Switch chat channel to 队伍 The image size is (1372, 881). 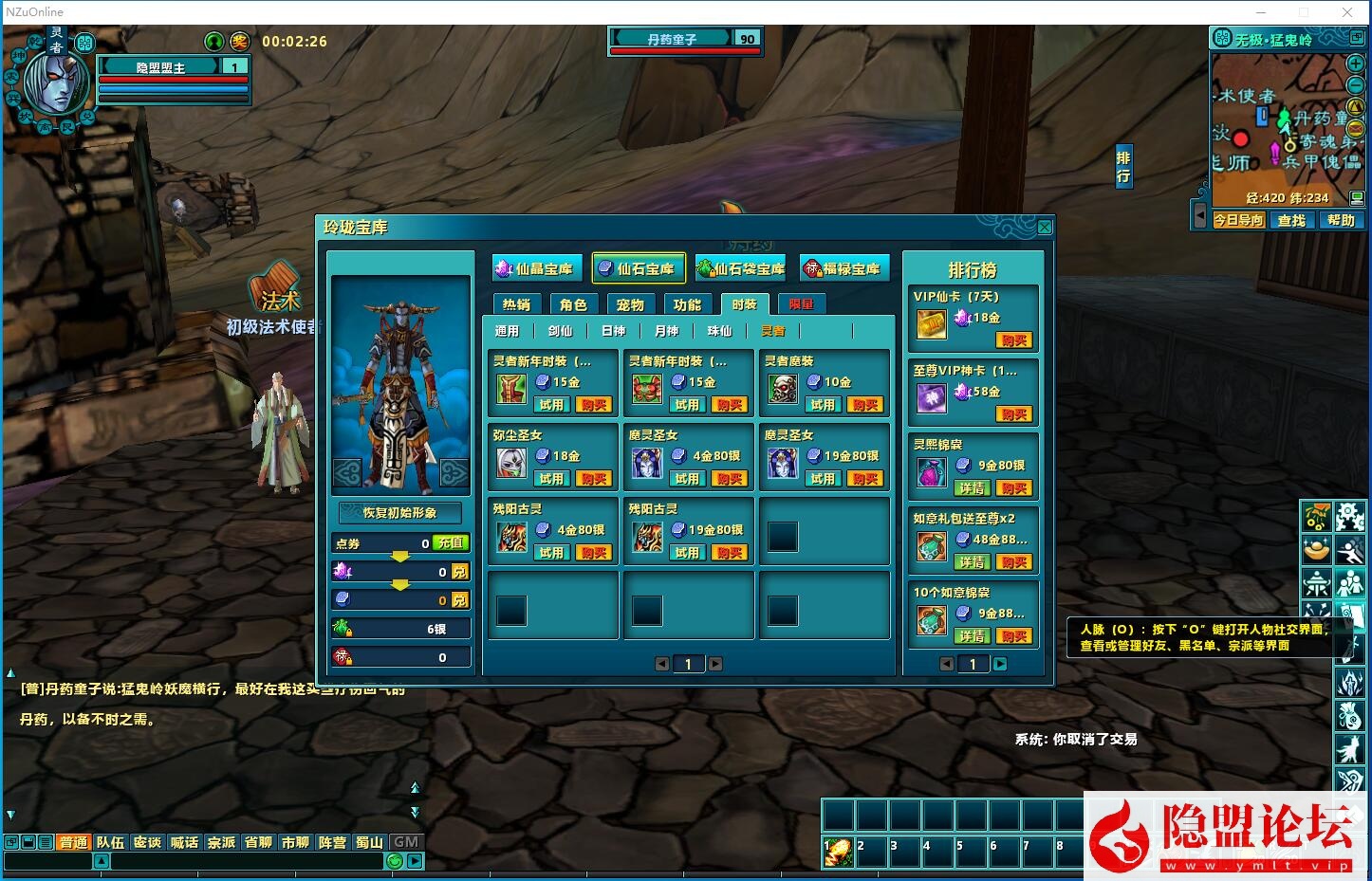(x=110, y=842)
